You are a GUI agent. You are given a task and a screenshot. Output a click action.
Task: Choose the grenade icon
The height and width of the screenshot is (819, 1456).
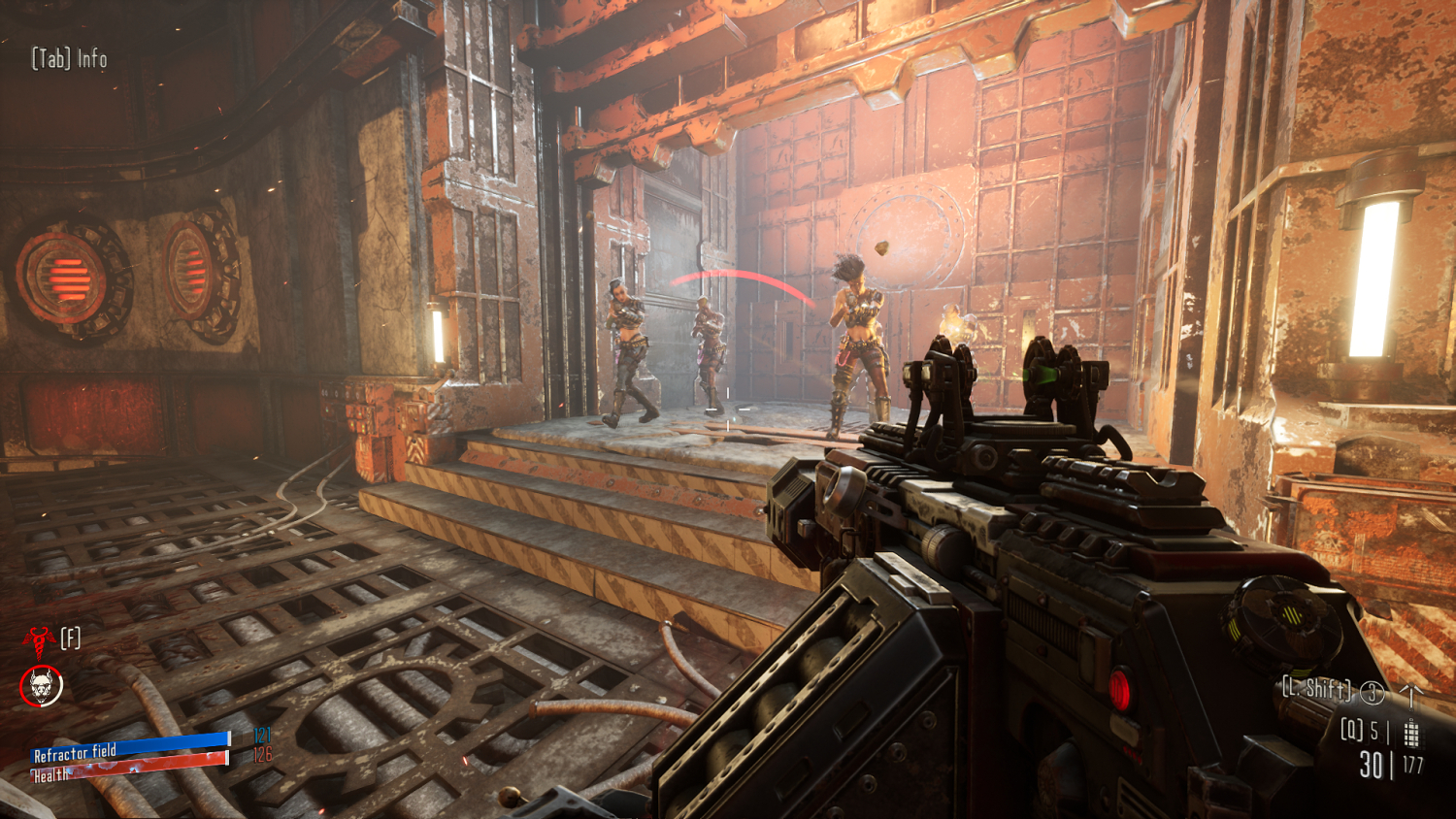(1410, 732)
